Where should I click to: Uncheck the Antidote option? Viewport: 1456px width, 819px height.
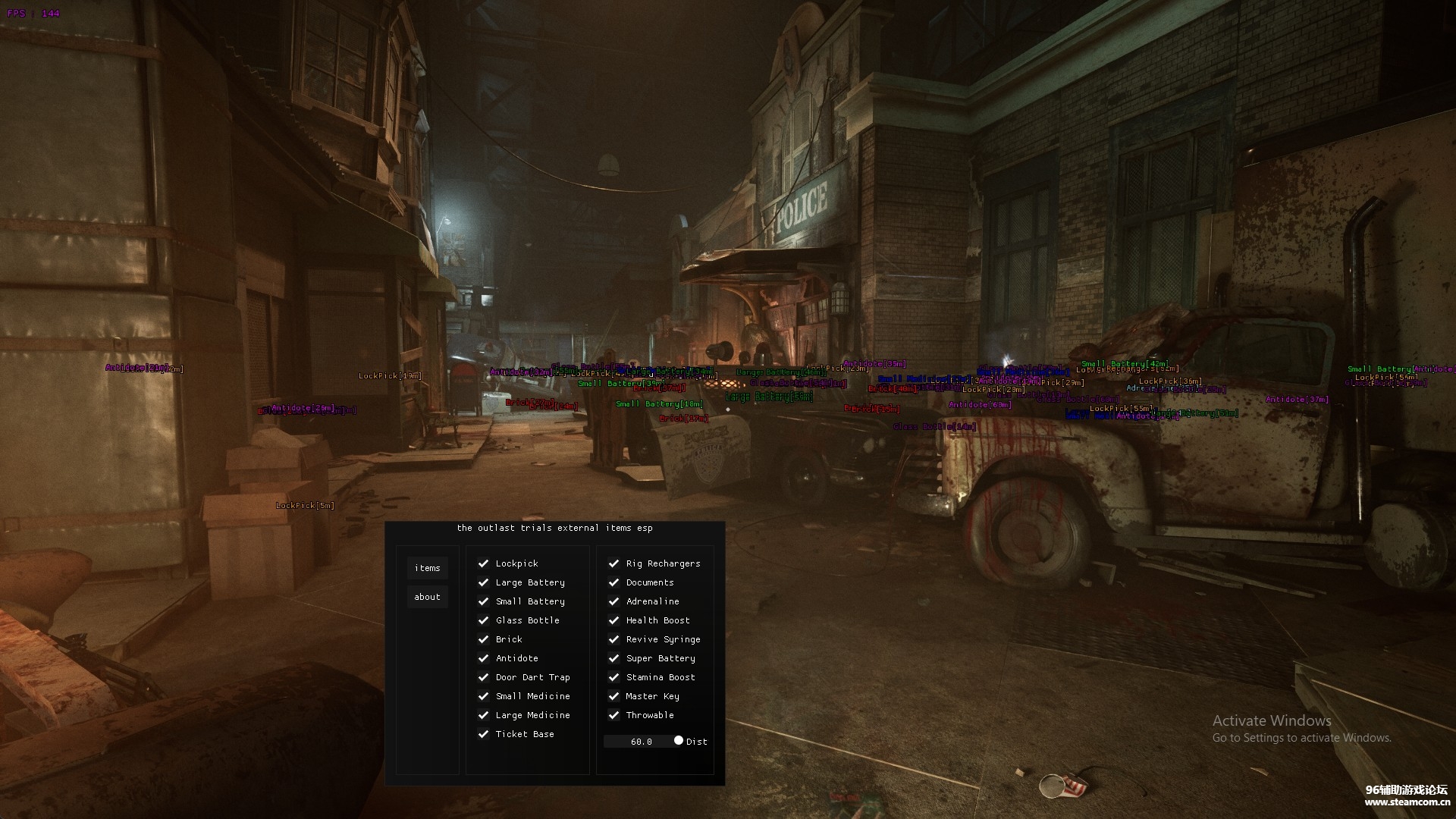click(483, 658)
